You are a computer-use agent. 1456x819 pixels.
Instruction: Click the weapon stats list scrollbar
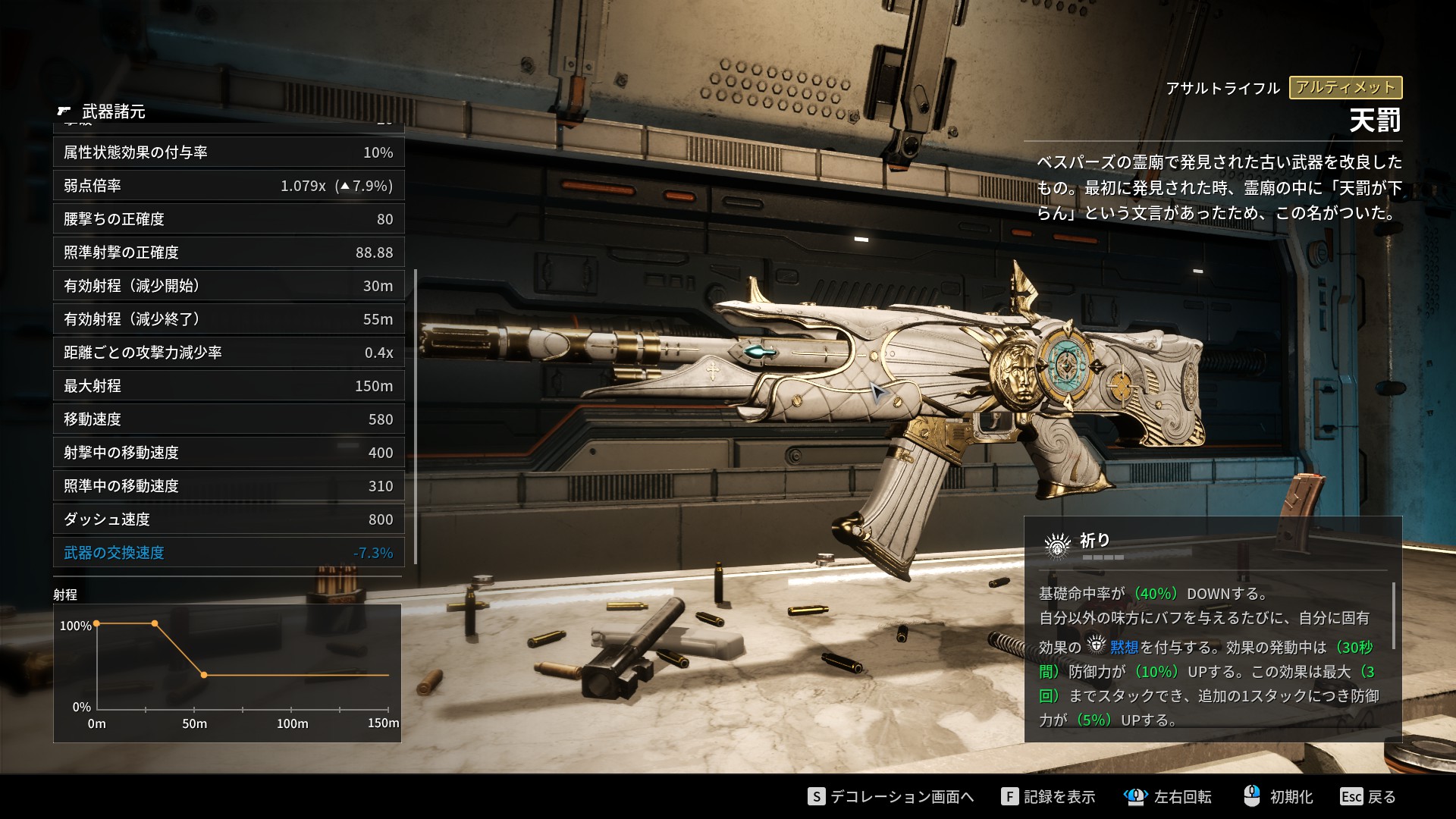[x=416, y=417]
